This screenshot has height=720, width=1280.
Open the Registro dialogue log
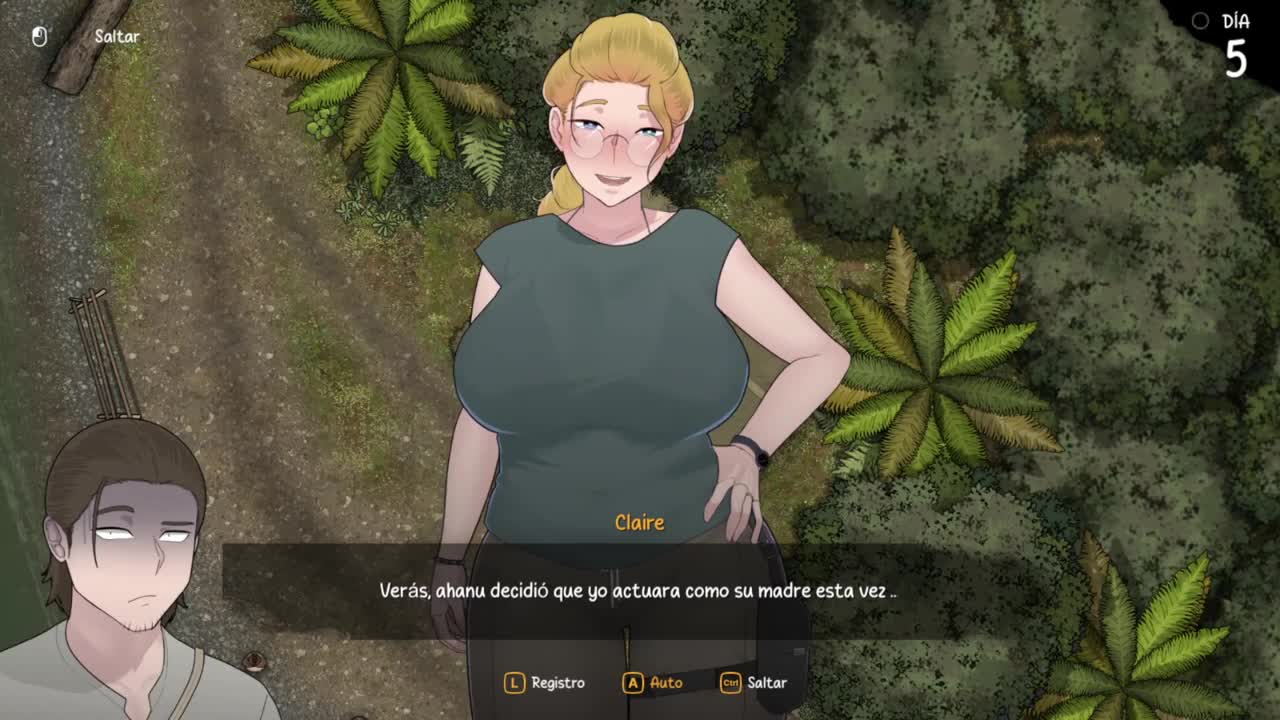pyautogui.click(x=546, y=682)
